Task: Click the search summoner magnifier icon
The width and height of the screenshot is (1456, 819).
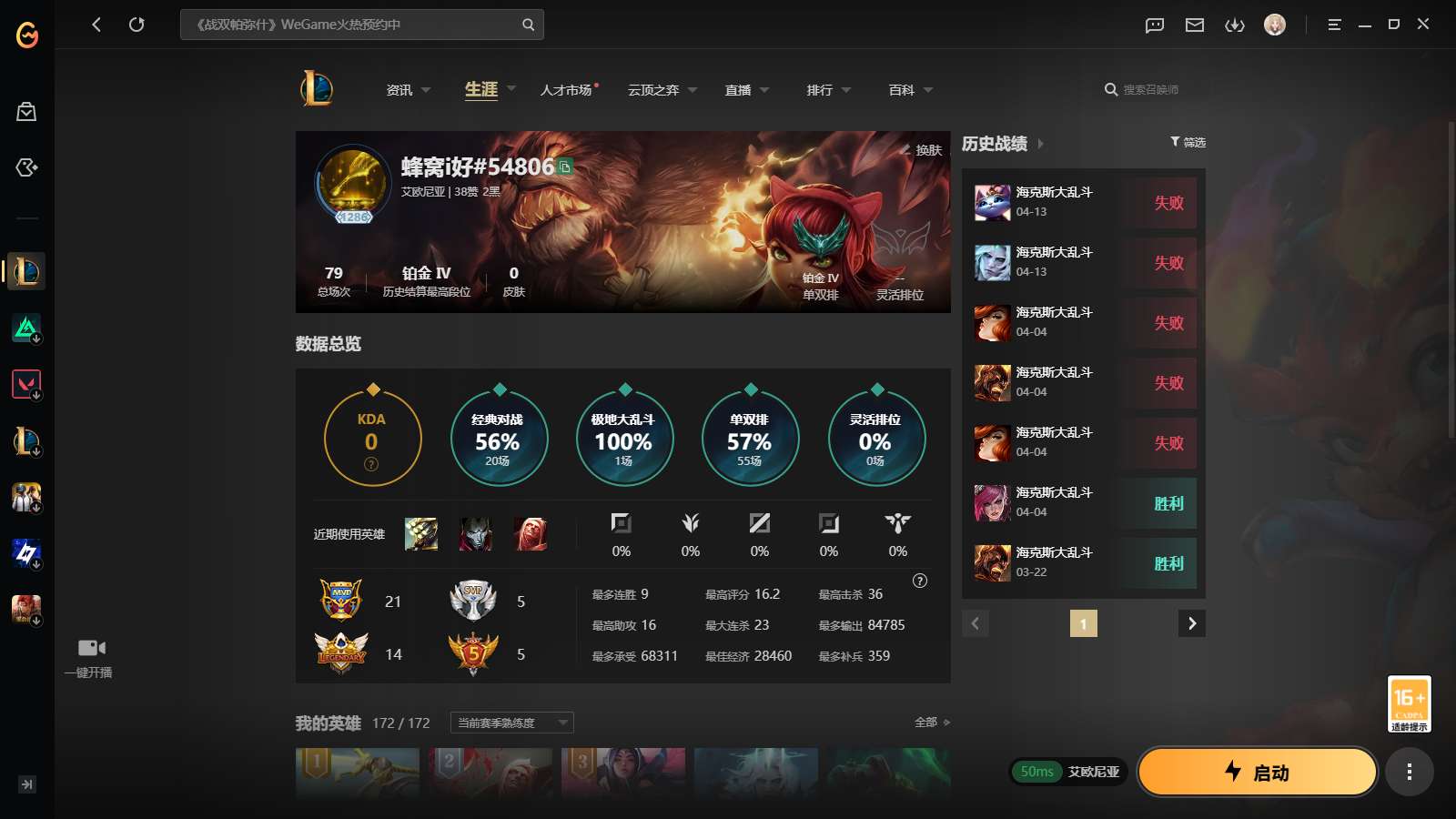Action: [1111, 89]
